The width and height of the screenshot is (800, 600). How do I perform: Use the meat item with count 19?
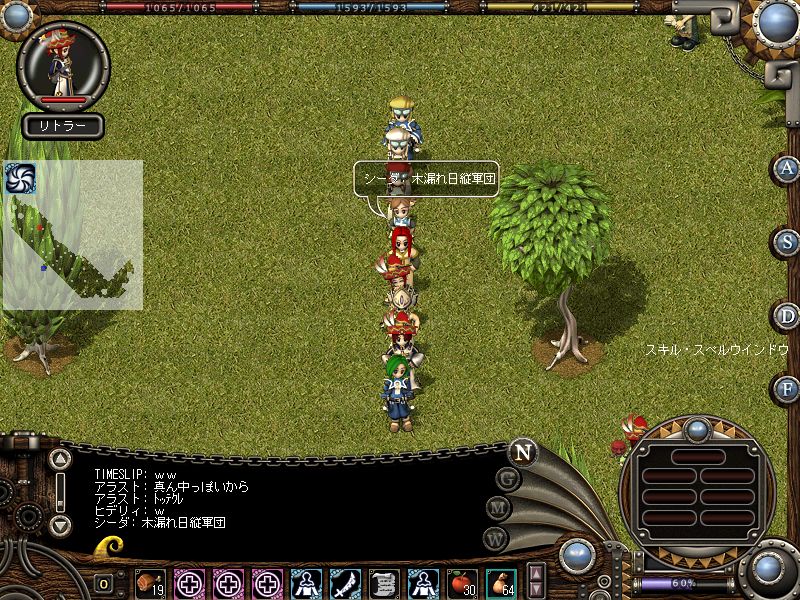pos(150,583)
